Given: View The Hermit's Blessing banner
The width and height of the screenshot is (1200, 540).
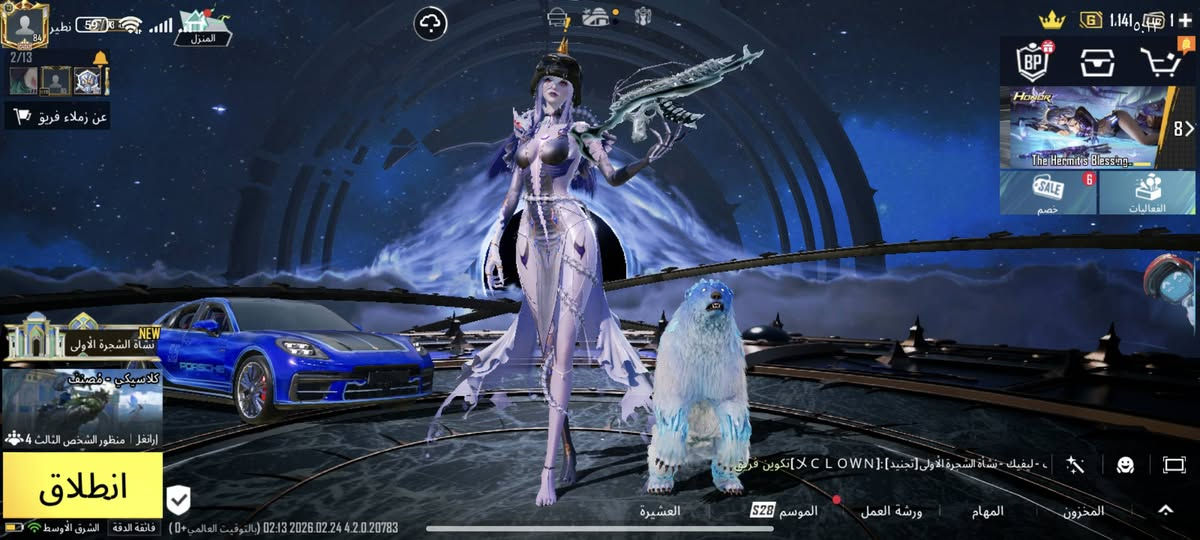Looking at the screenshot, I should (1084, 127).
